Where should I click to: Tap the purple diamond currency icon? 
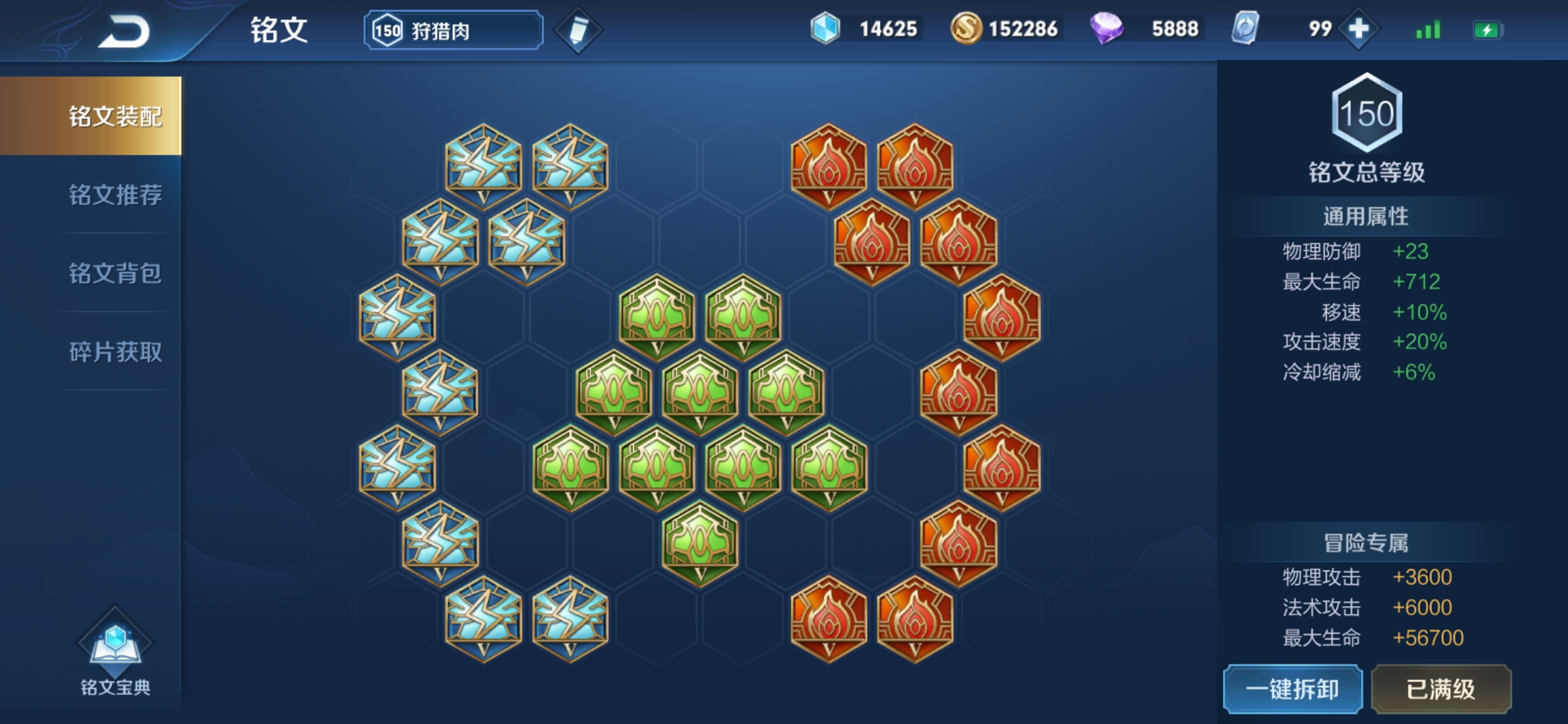click(x=1106, y=29)
